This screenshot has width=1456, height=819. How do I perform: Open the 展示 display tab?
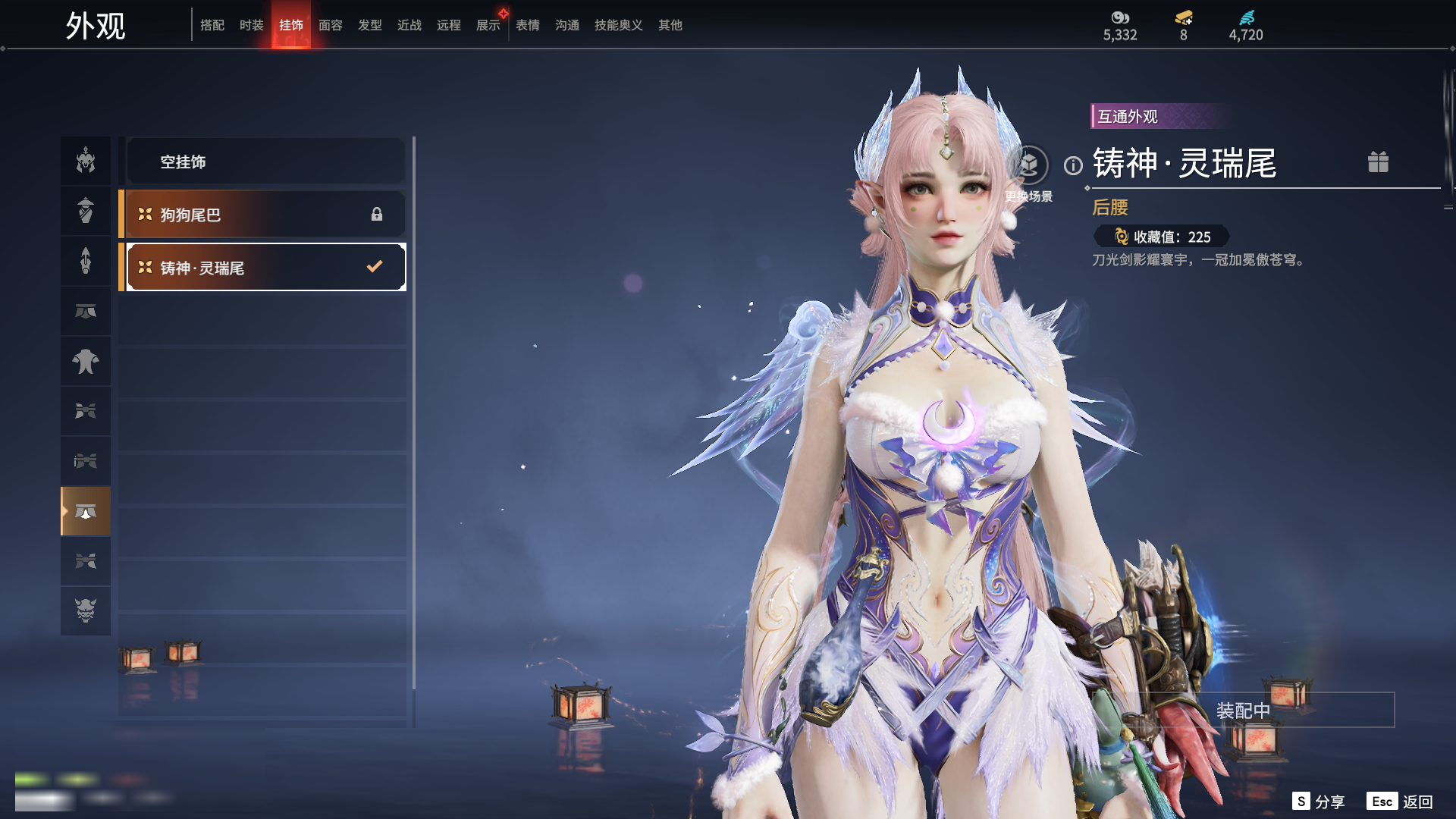point(488,25)
